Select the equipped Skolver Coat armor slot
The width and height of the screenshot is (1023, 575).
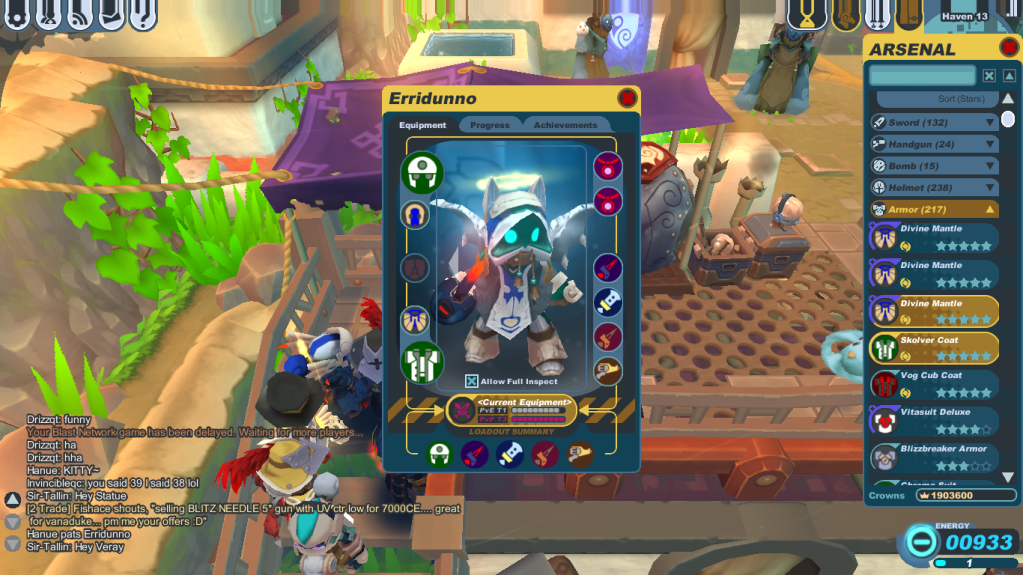pyautogui.click(x=421, y=361)
